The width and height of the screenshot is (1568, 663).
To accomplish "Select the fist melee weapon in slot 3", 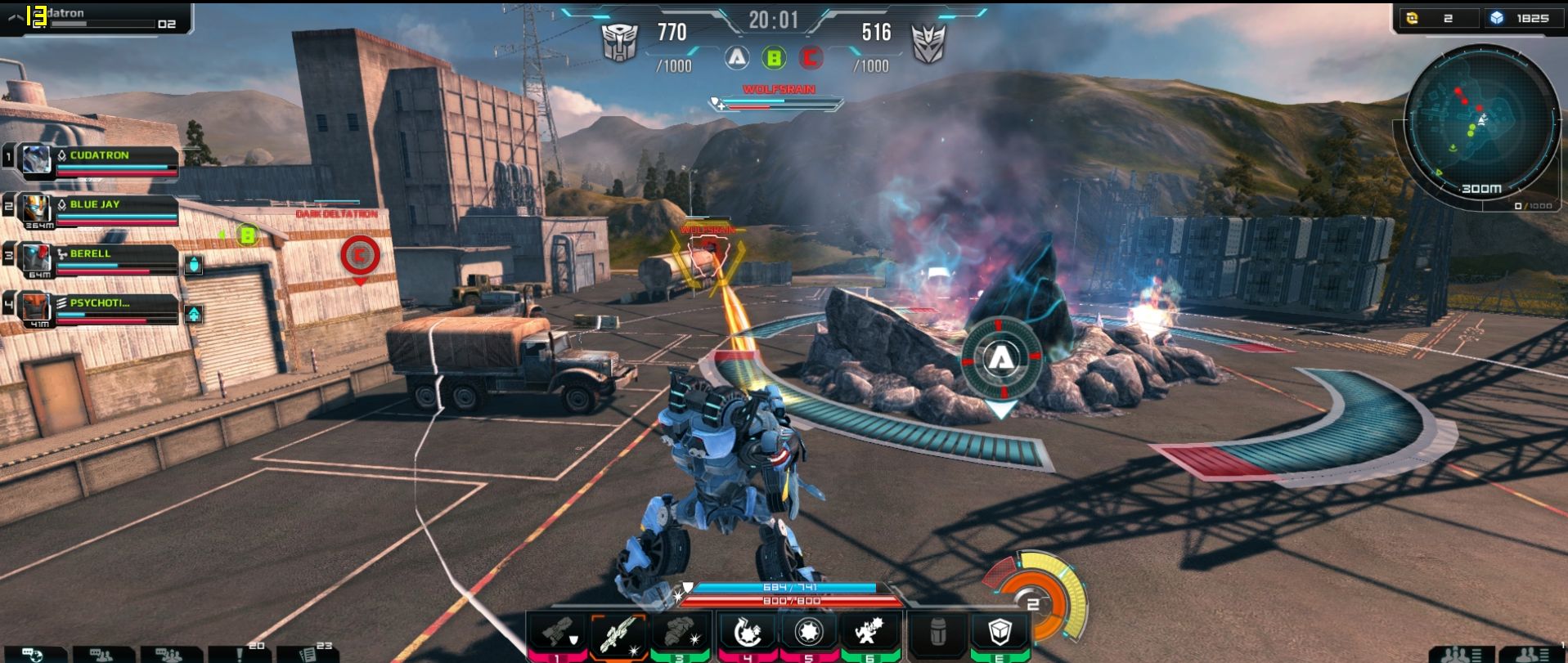I will coord(681,632).
